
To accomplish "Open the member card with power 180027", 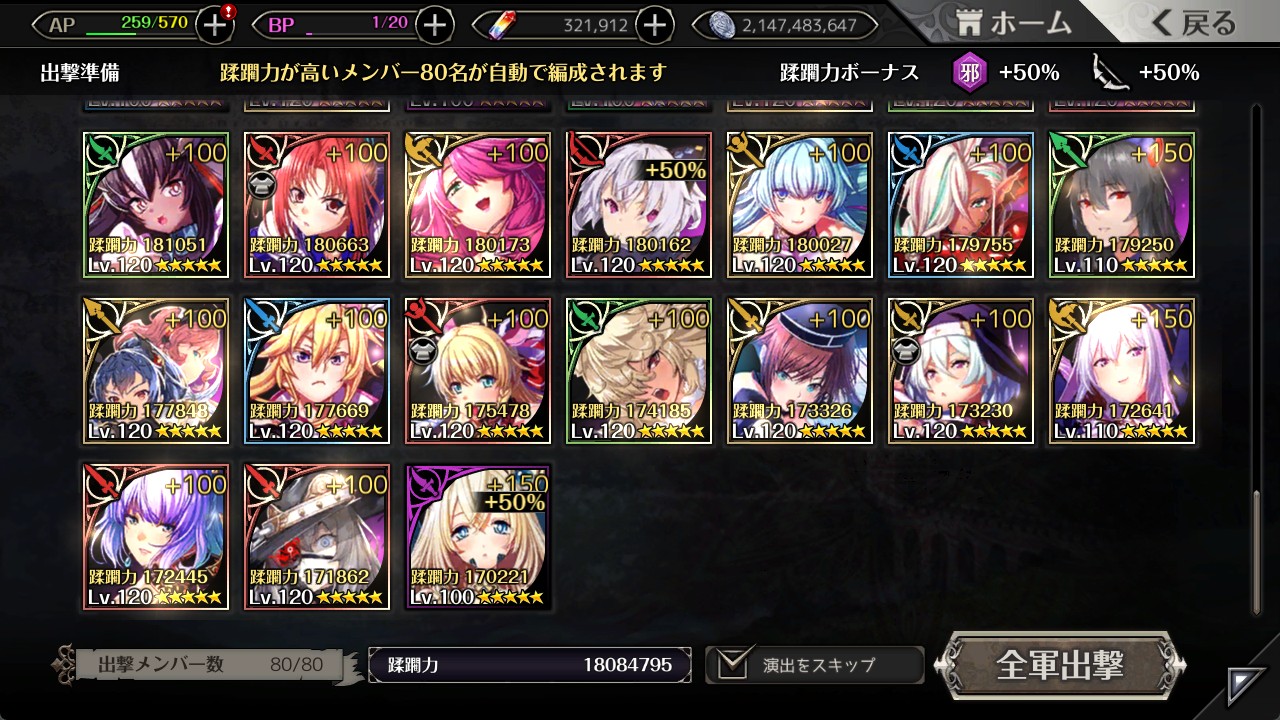I will [x=799, y=205].
